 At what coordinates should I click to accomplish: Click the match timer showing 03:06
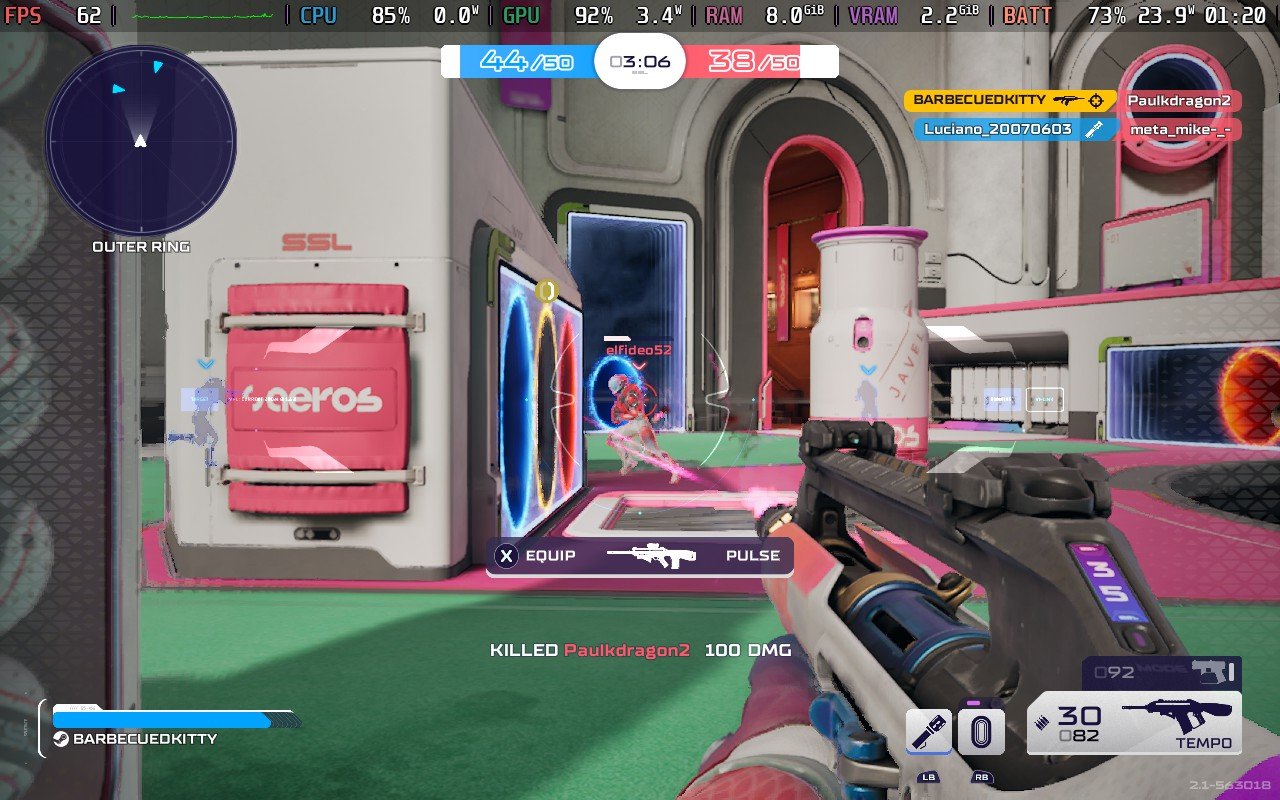[640, 60]
